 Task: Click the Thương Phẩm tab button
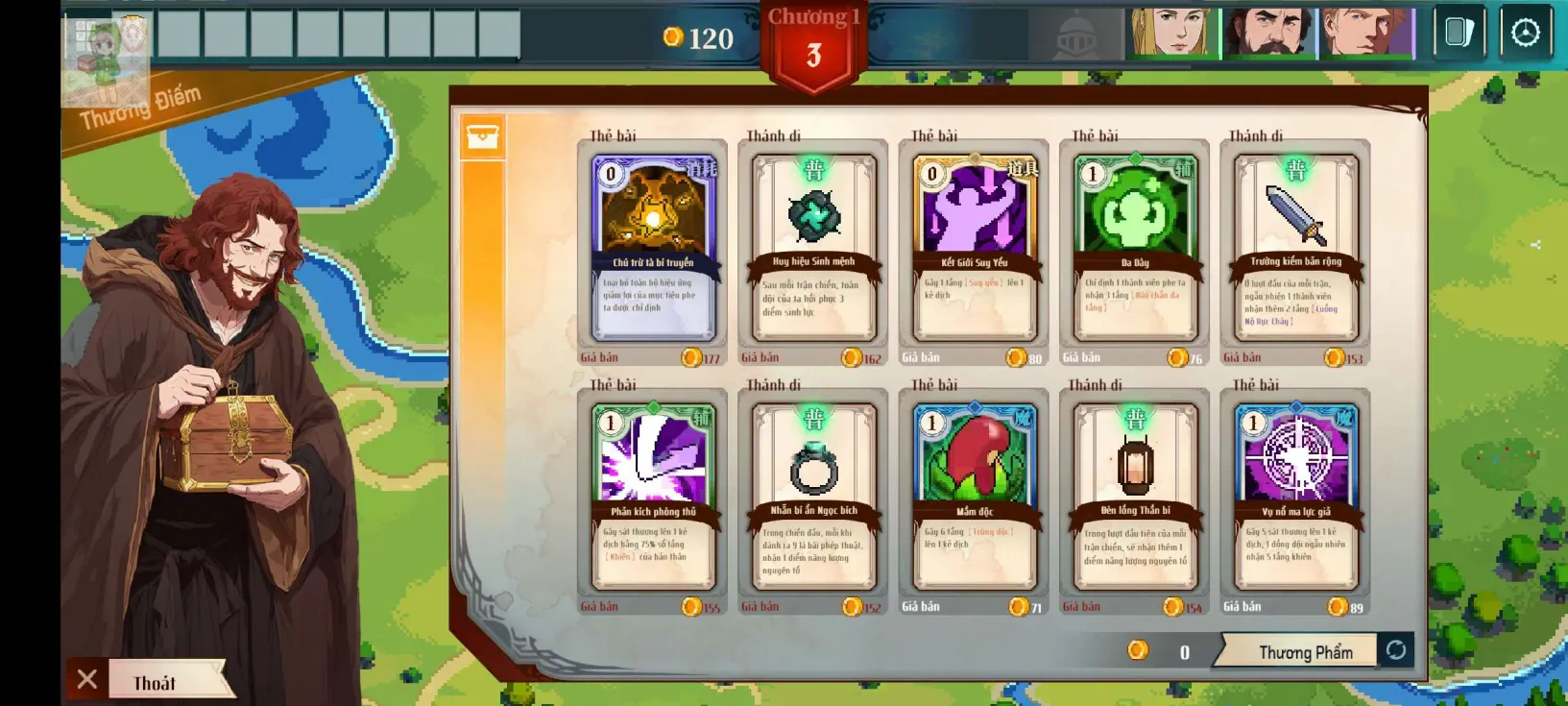coord(1306,650)
